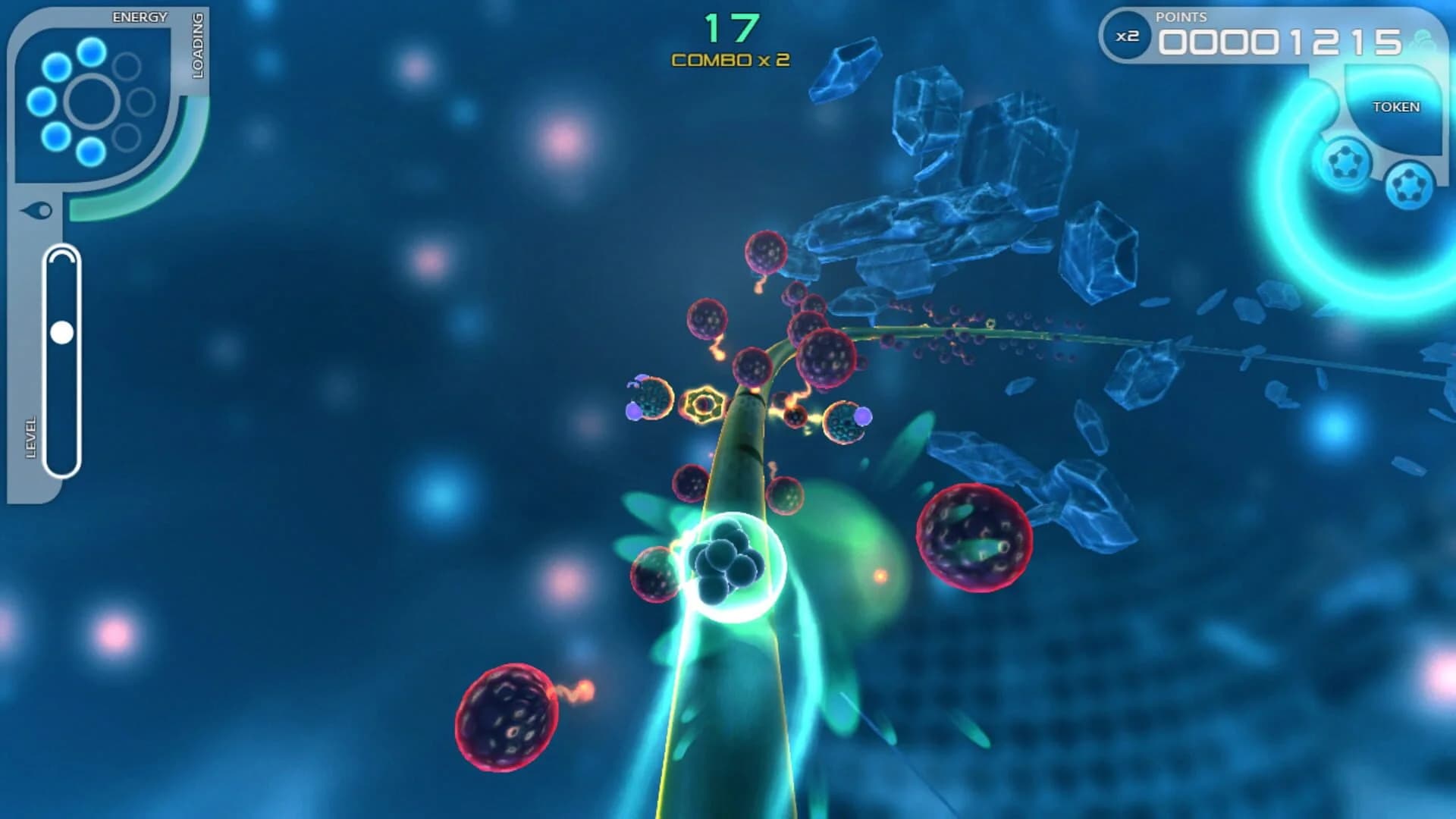Click the COMBO x 2 counter text

(x=729, y=61)
